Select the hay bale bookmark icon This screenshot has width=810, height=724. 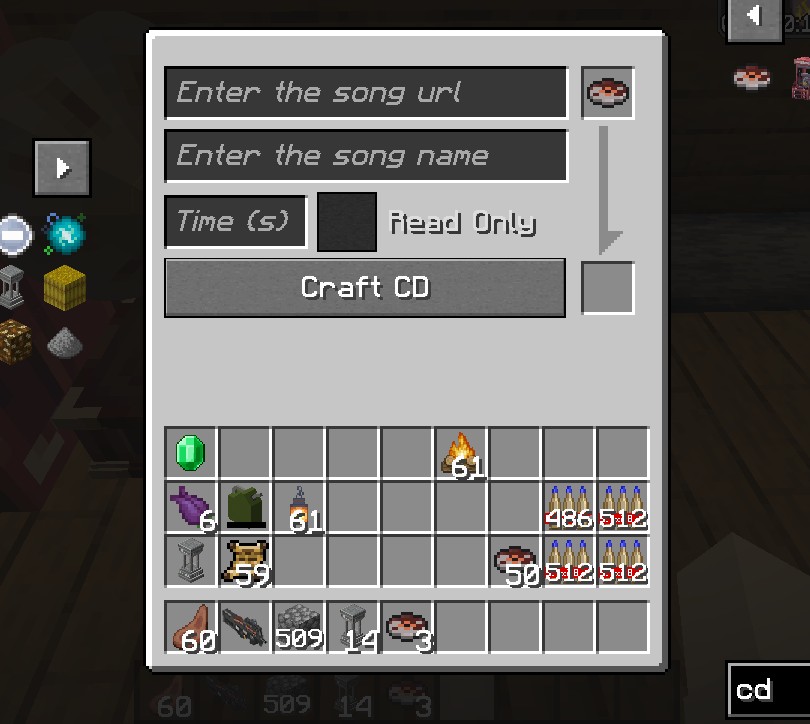(65, 288)
